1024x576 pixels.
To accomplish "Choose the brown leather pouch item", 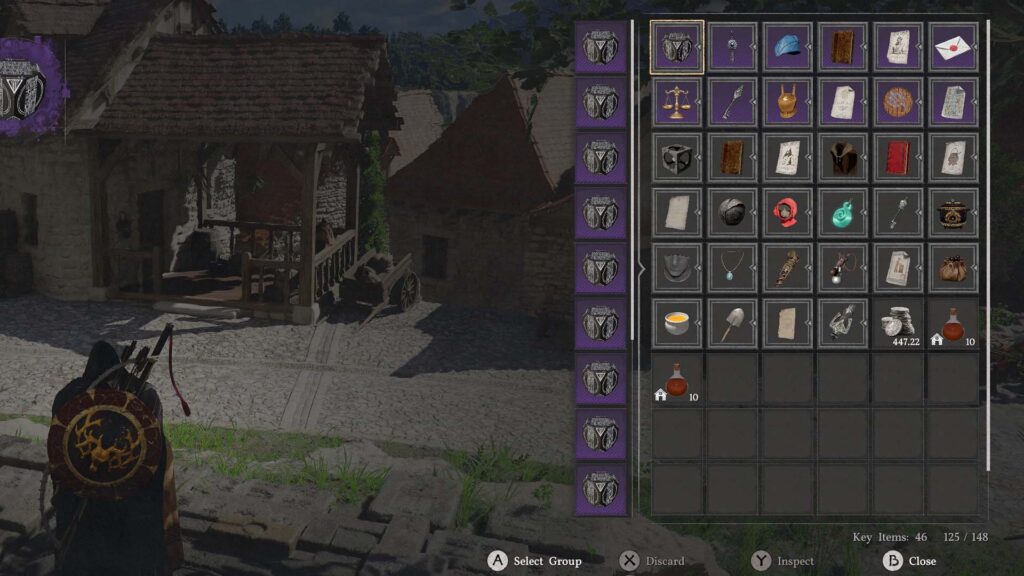I will [x=952, y=267].
